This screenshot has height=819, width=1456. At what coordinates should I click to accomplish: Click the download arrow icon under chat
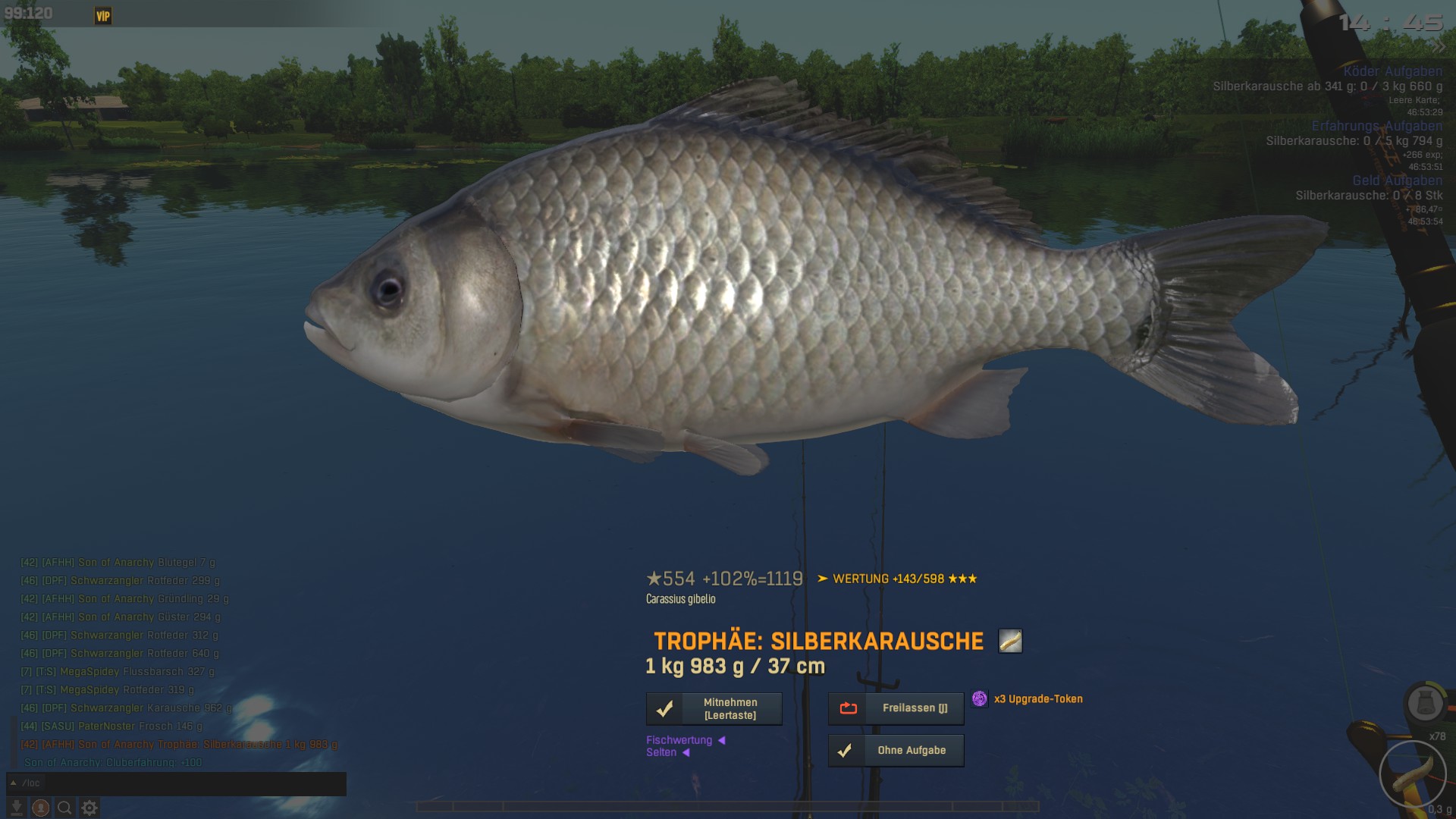pos(16,808)
